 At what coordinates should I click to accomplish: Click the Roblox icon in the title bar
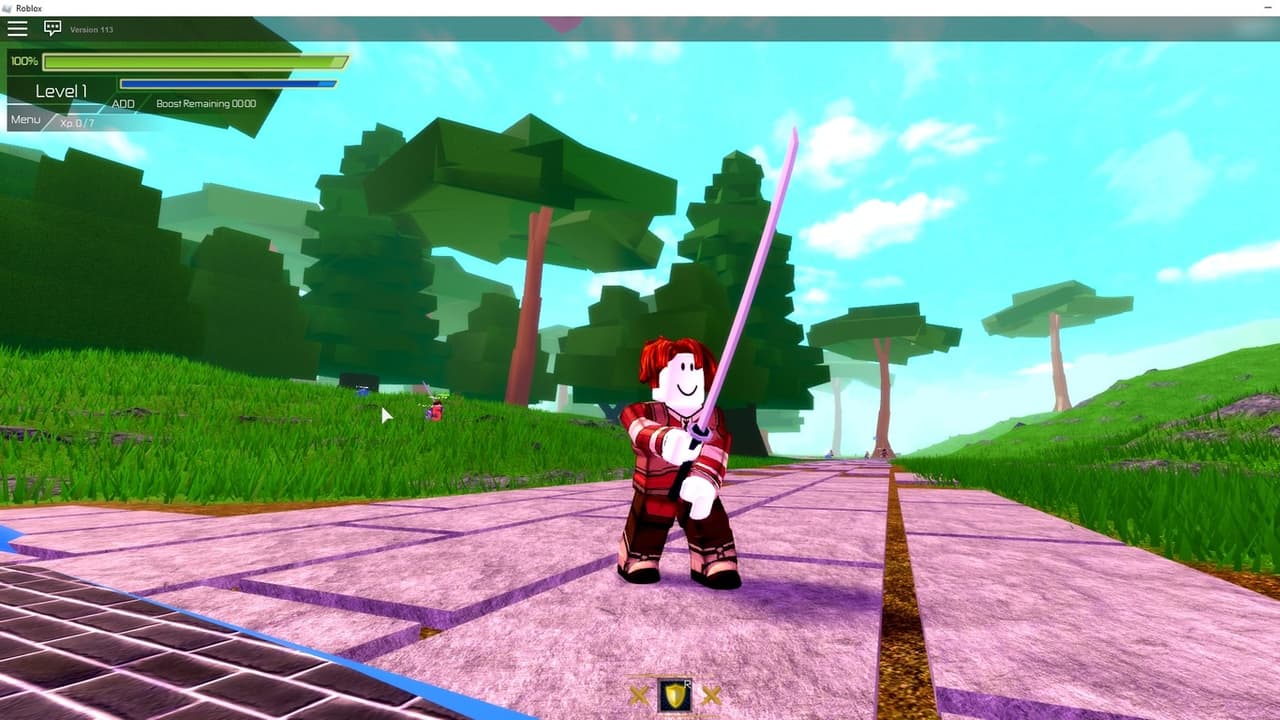(x=8, y=7)
